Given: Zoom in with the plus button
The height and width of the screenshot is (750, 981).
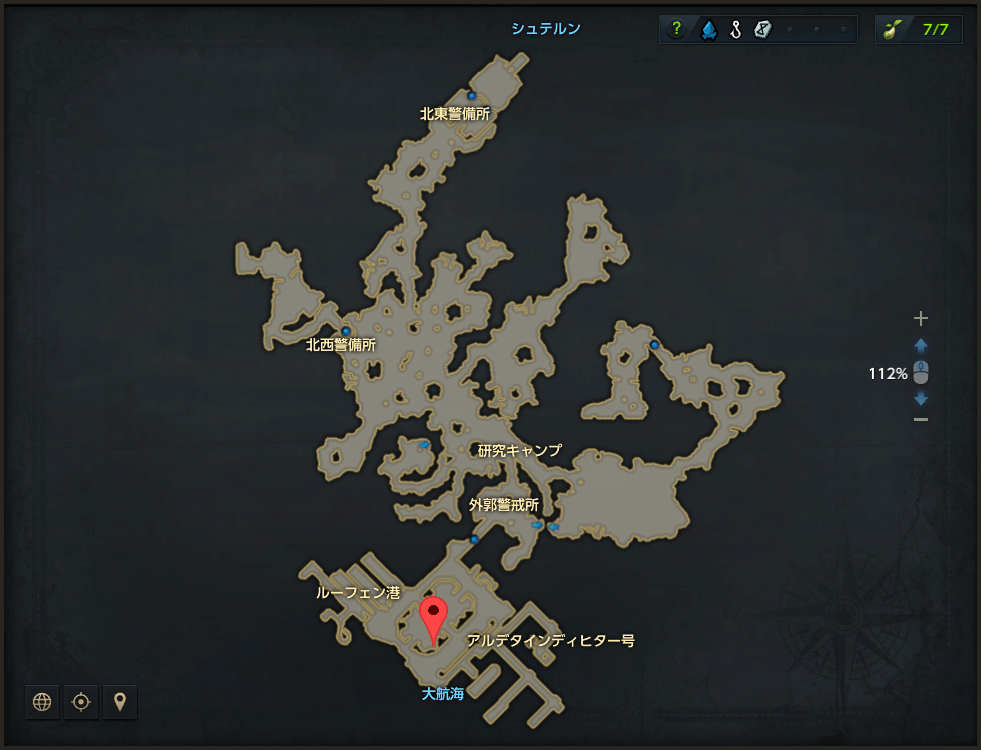Looking at the screenshot, I should coord(921,319).
